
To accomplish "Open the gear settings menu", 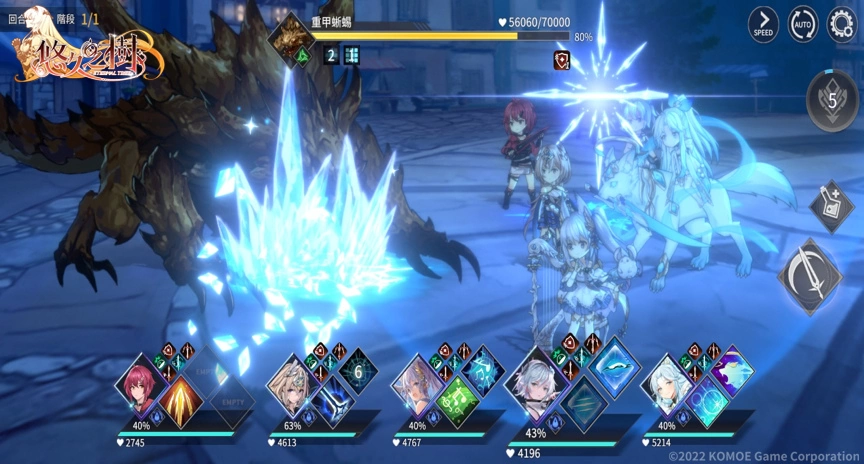I will click(x=842, y=23).
